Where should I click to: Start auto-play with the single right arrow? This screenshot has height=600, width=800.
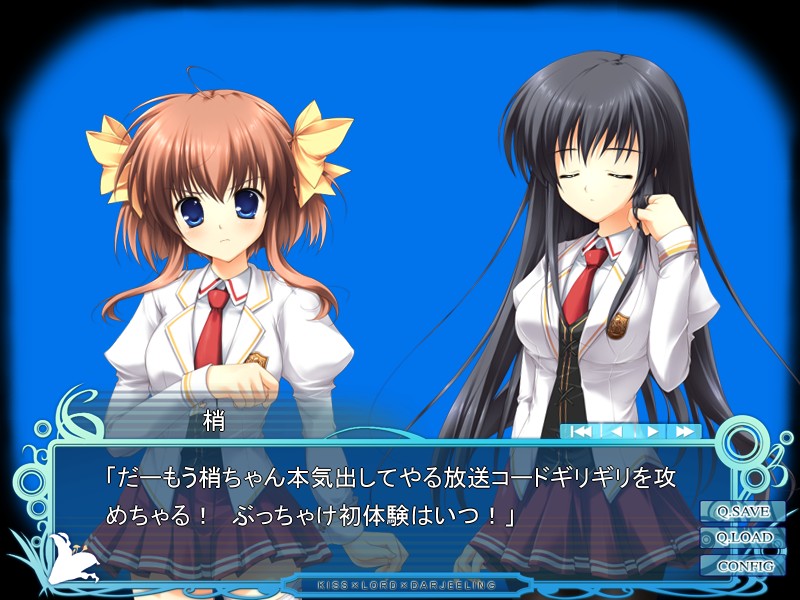(651, 432)
